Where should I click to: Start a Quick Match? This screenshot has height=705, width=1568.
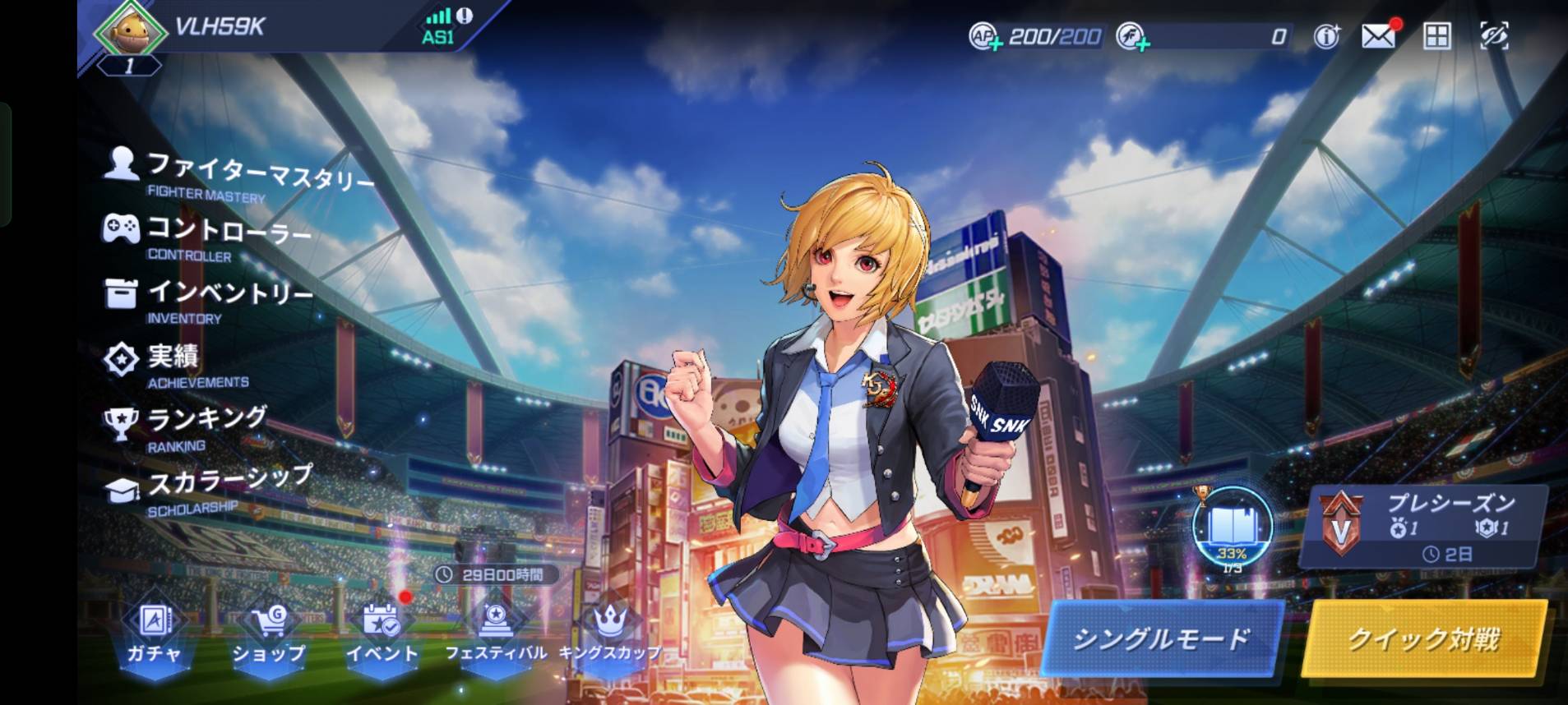[1424, 638]
